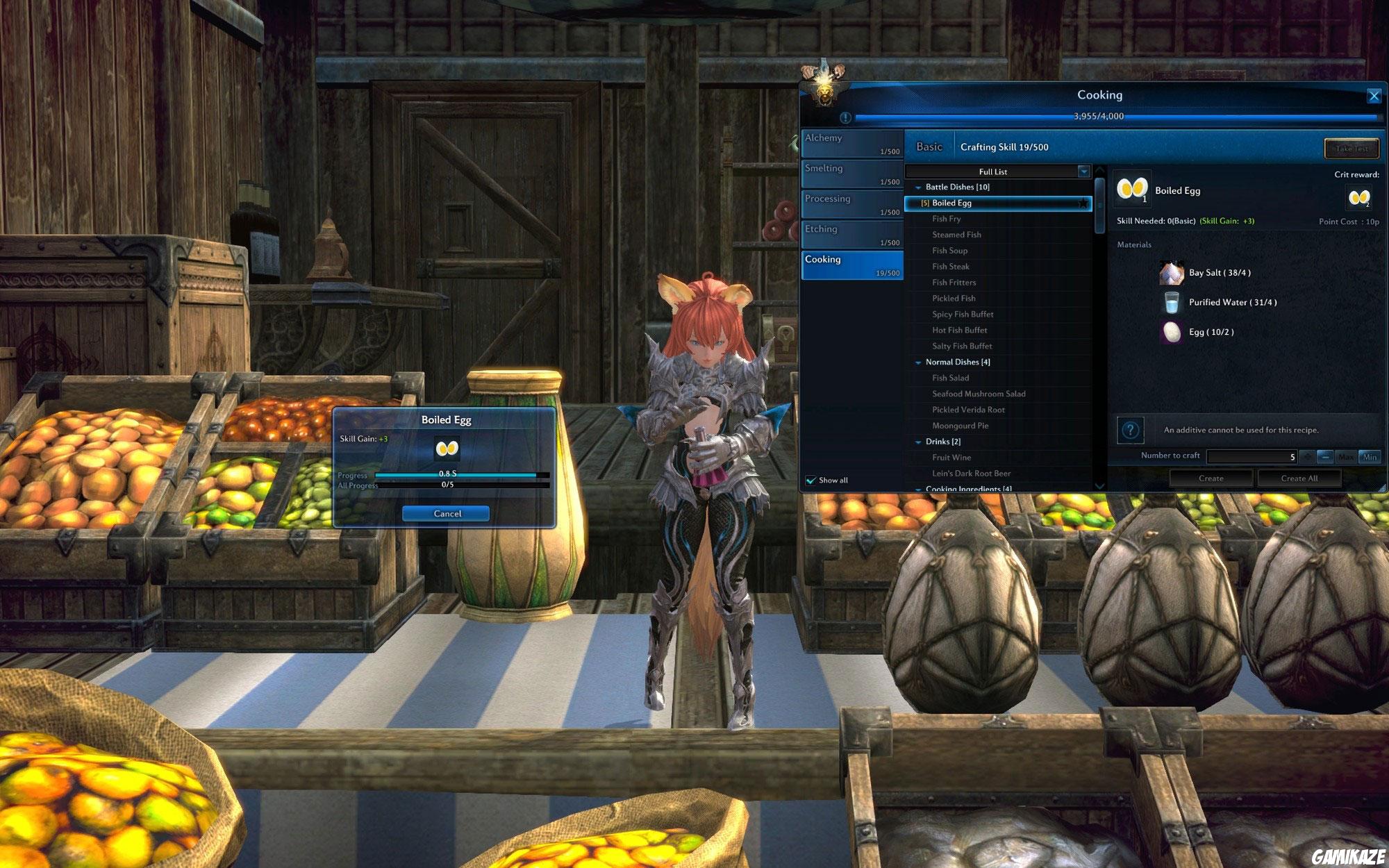This screenshot has width=1389, height=868.
Task: Collapse the Normal Dishes category
Action: pos(917,362)
